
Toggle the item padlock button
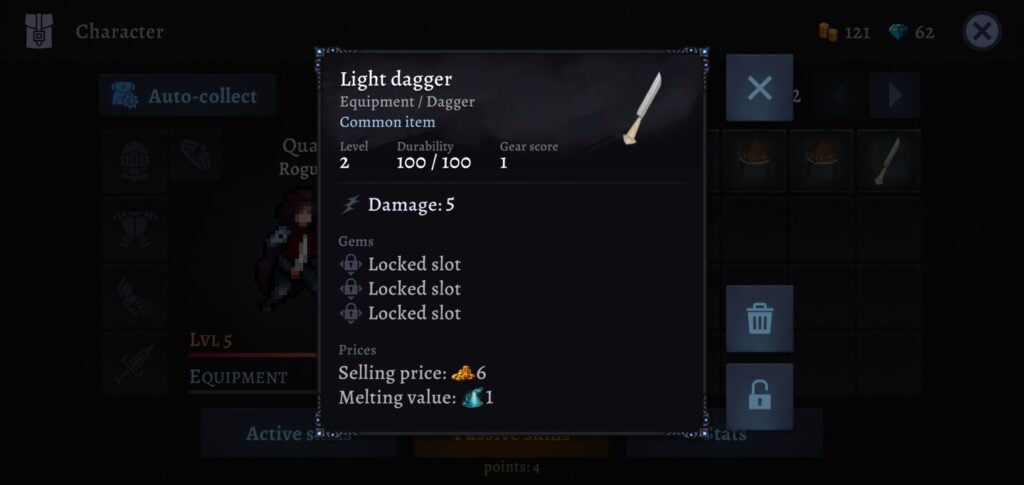pyautogui.click(x=759, y=396)
